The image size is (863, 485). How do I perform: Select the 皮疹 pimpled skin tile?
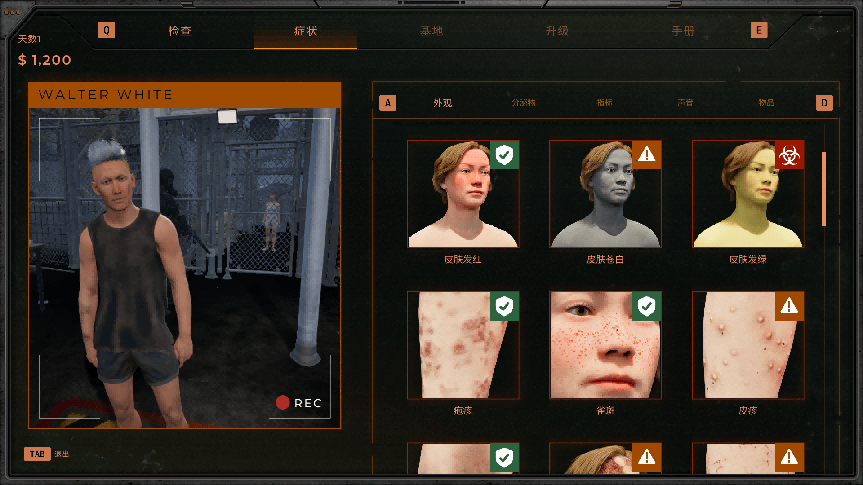tap(748, 345)
